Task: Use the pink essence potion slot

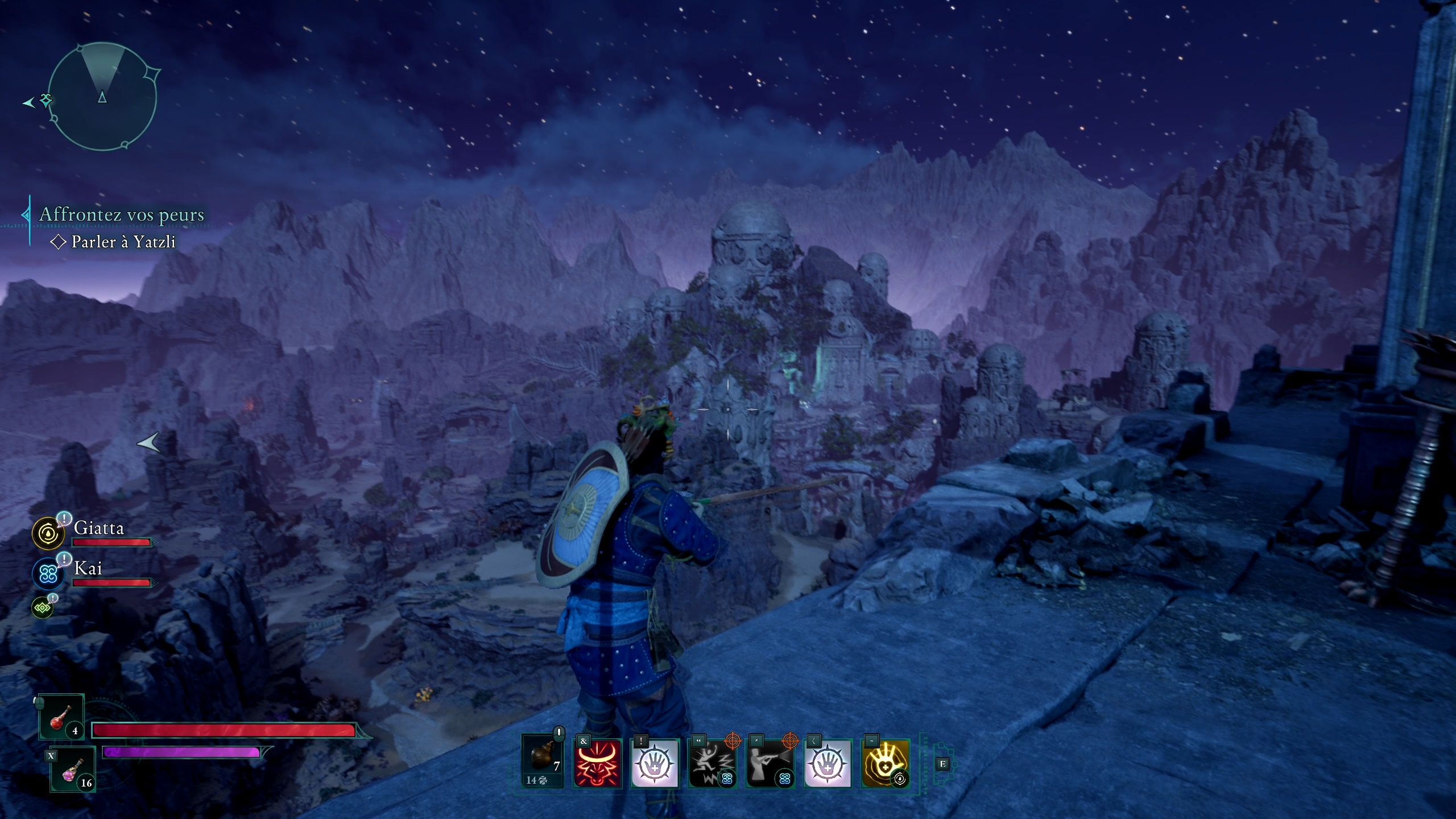Action: point(73,769)
